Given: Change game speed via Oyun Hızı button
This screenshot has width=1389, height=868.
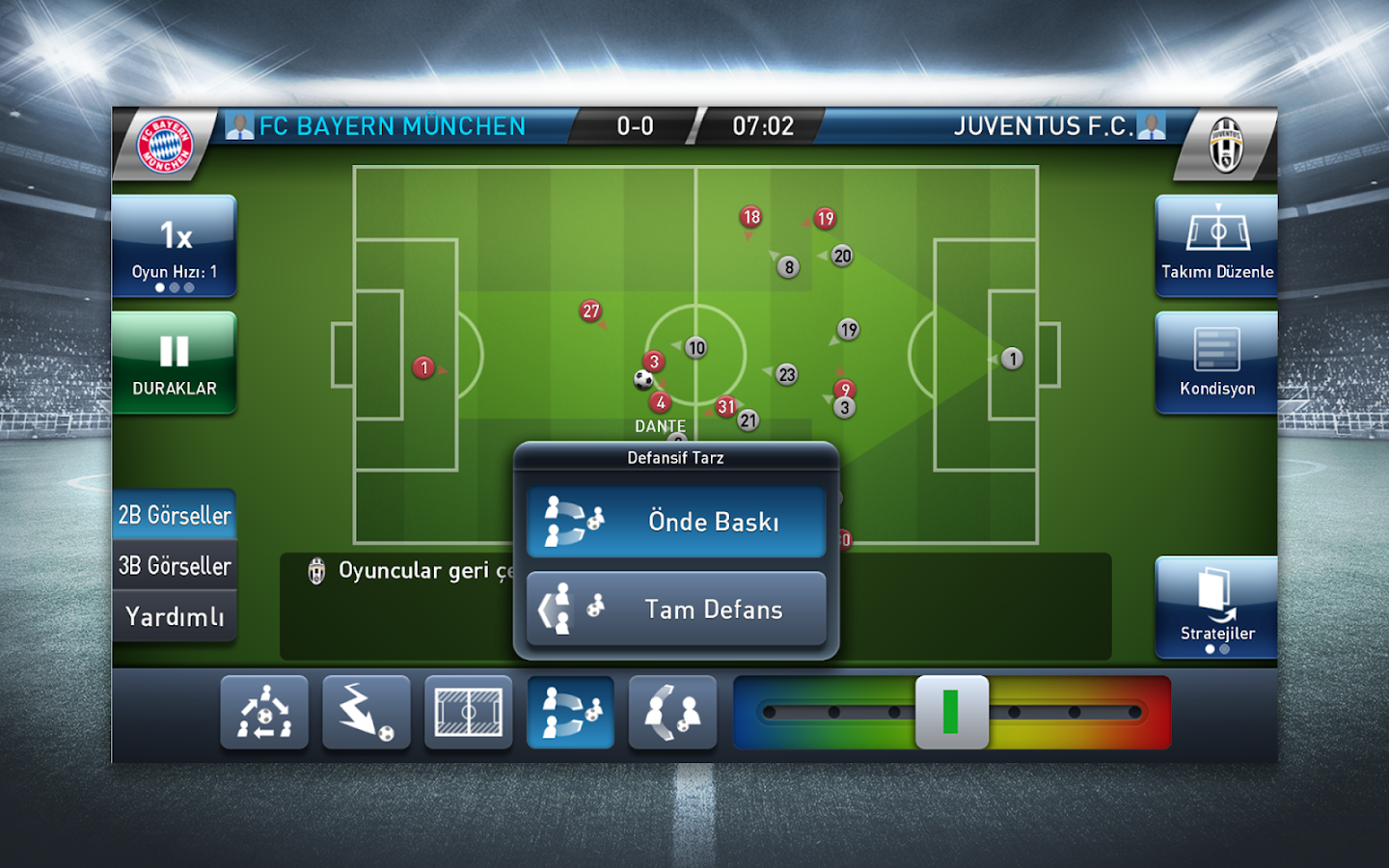Looking at the screenshot, I should pos(175,246).
